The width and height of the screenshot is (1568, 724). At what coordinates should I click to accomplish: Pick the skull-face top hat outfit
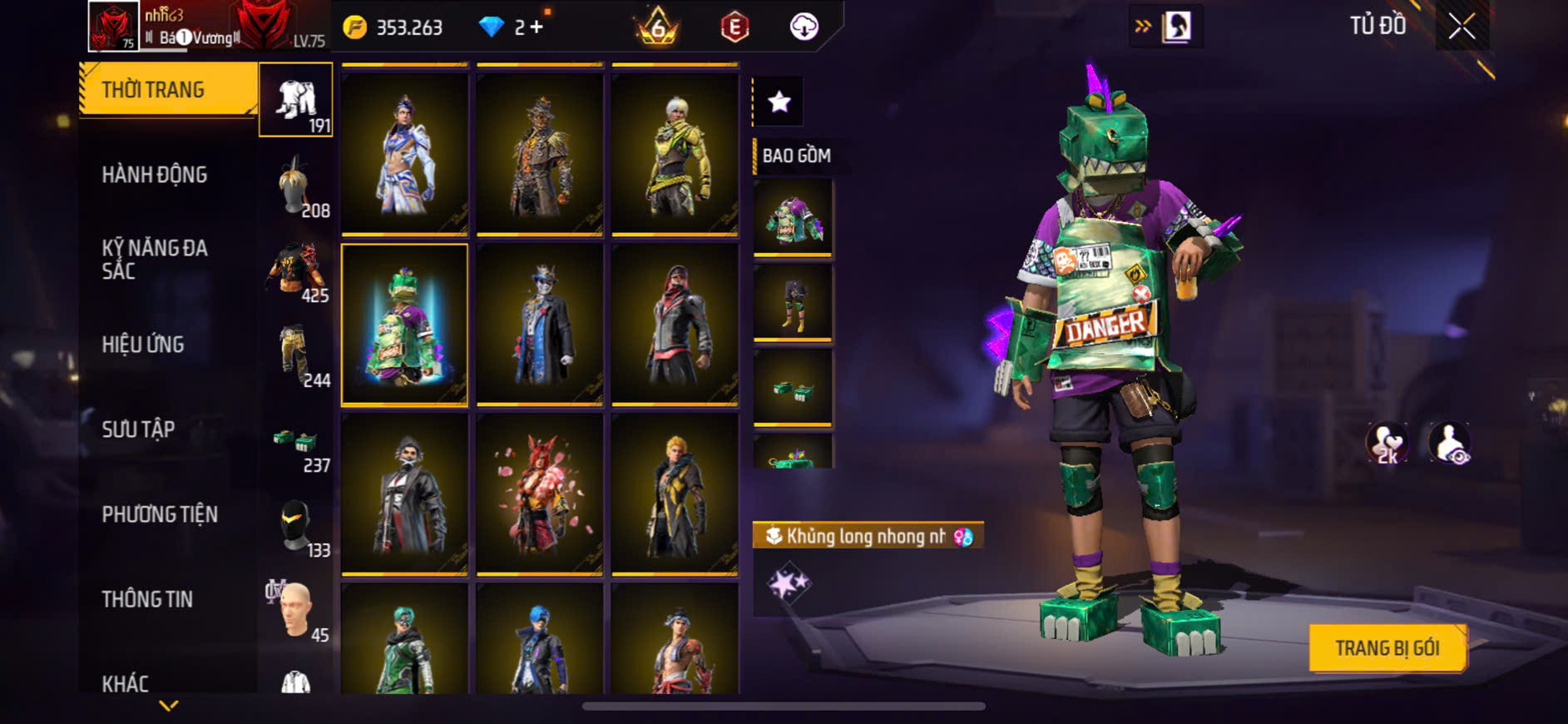click(x=539, y=325)
